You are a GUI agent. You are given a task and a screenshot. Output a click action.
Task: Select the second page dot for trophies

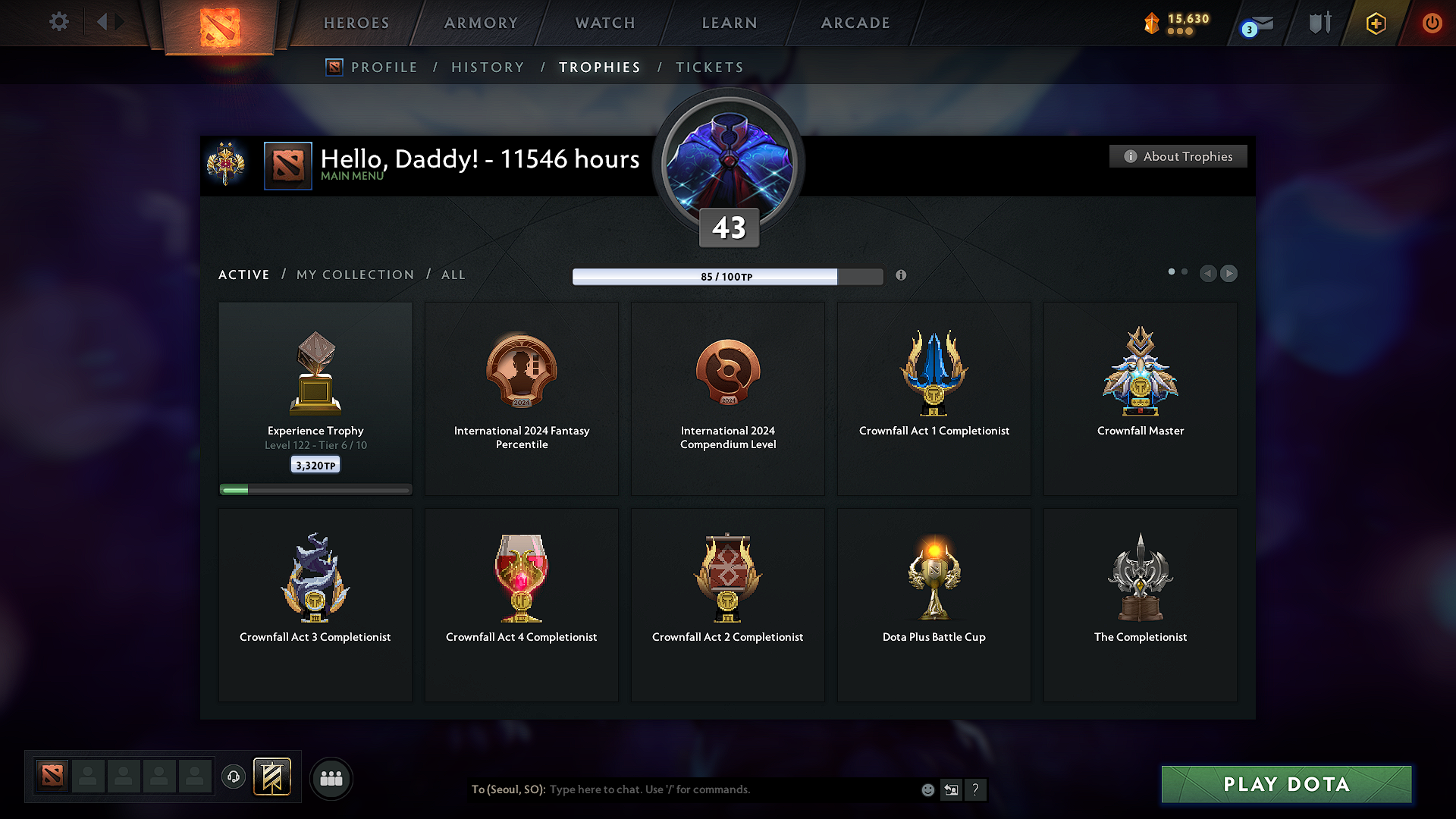1185,270
